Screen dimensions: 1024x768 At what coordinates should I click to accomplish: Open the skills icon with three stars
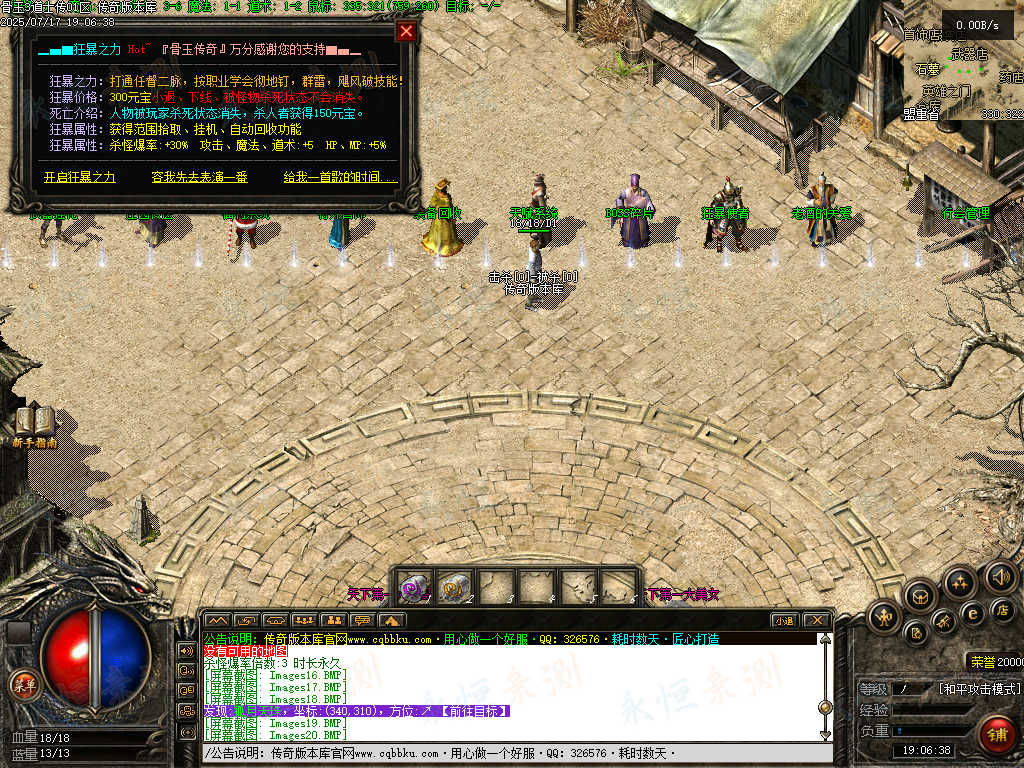[960, 582]
